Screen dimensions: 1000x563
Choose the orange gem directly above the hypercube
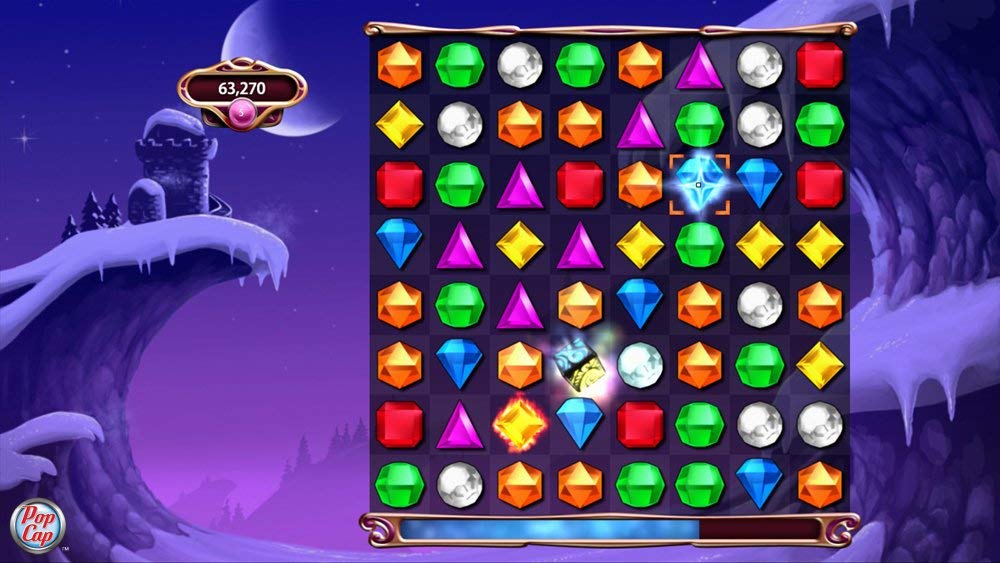point(579,304)
